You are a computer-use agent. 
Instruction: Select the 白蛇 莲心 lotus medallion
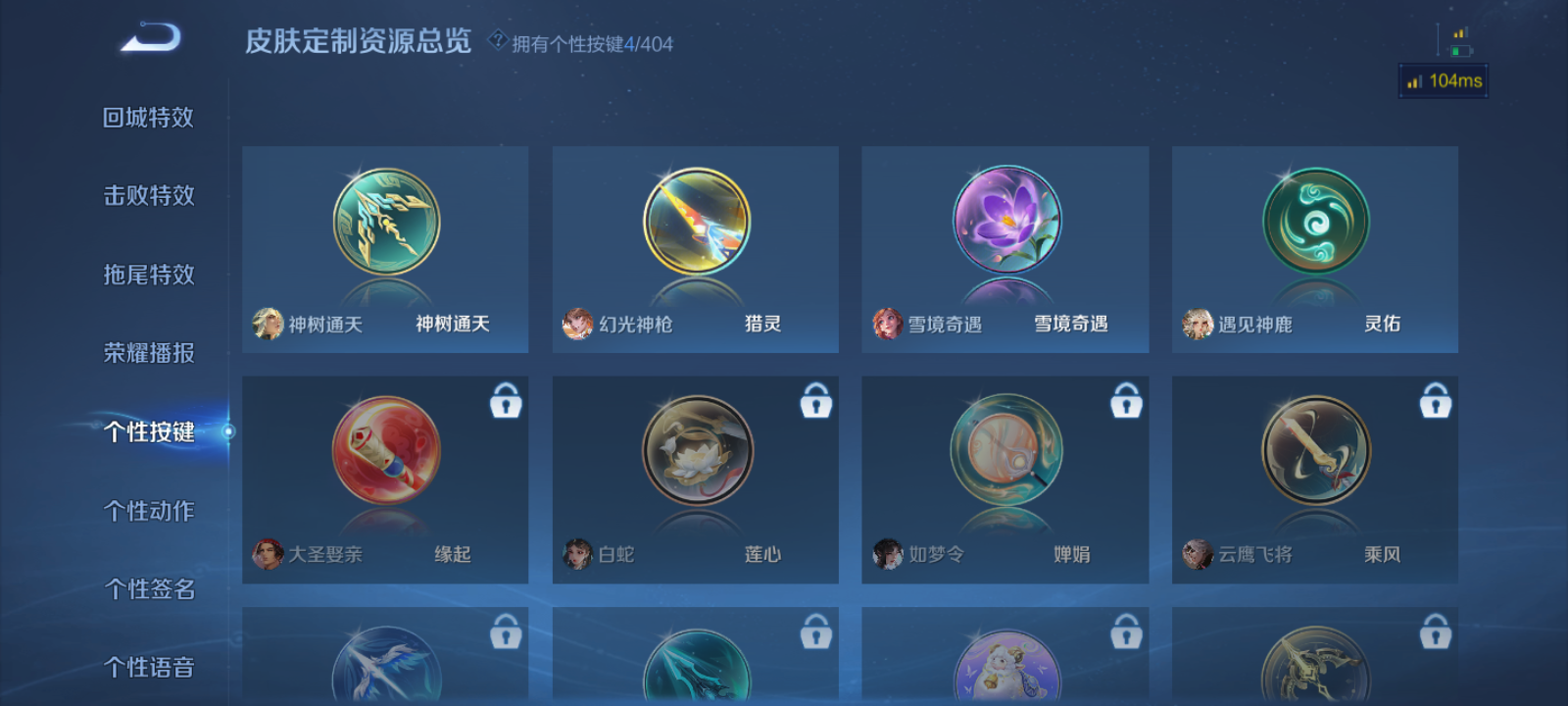point(694,453)
